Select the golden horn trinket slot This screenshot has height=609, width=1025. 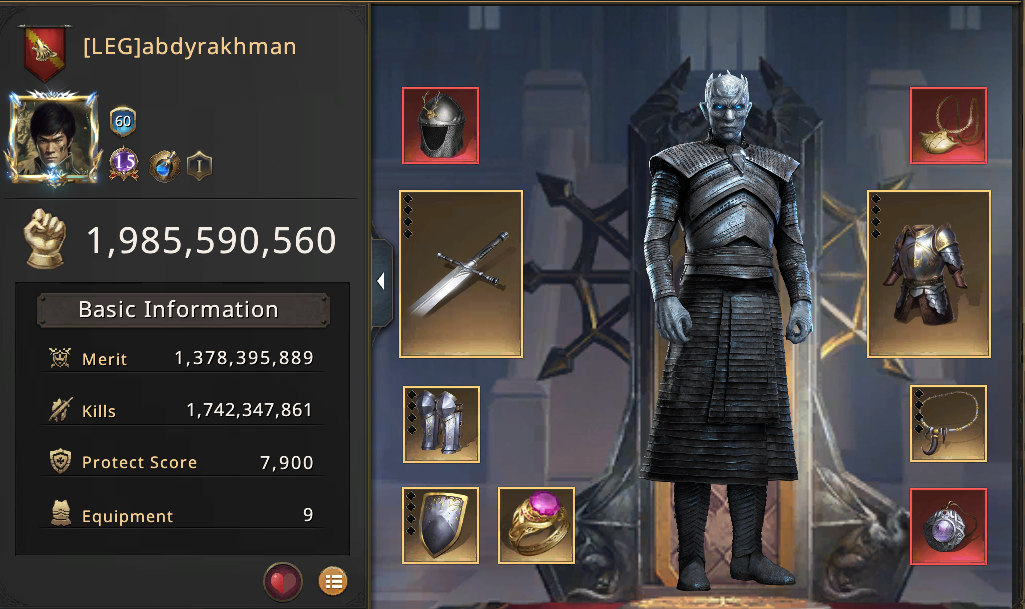pos(948,125)
